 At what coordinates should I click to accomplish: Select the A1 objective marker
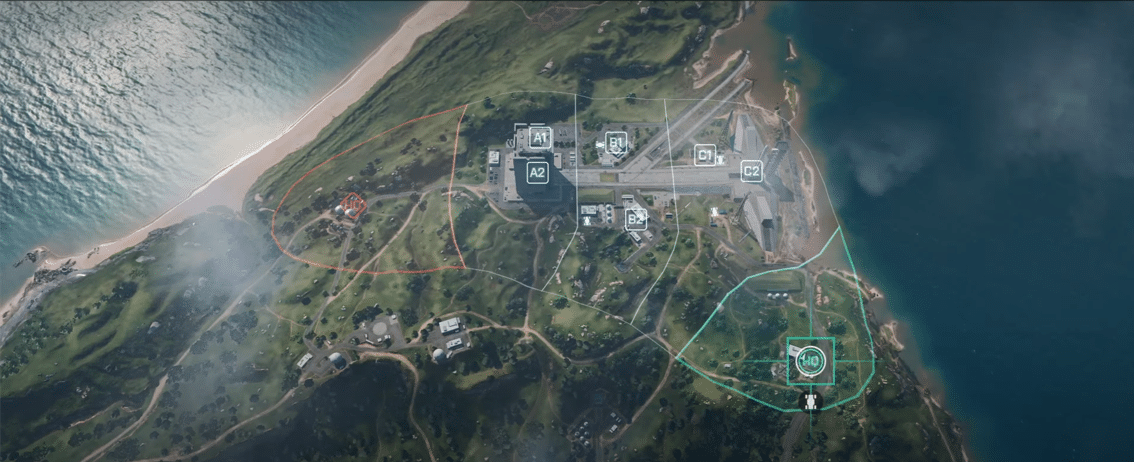(540, 137)
